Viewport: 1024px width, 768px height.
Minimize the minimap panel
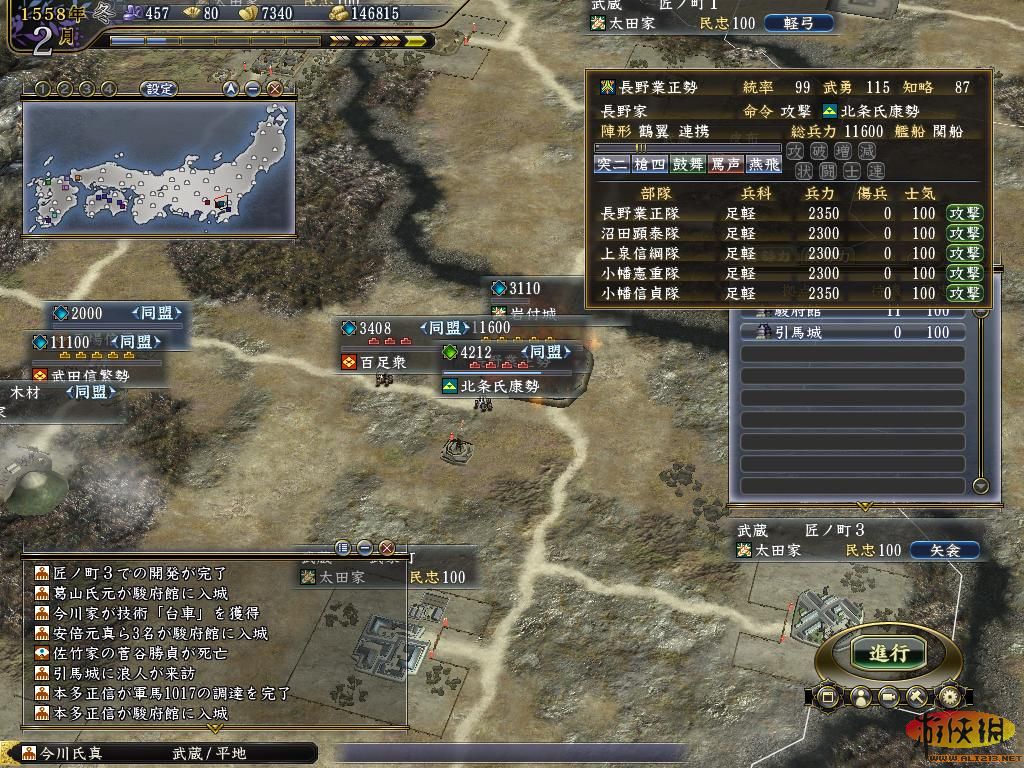[253, 88]
